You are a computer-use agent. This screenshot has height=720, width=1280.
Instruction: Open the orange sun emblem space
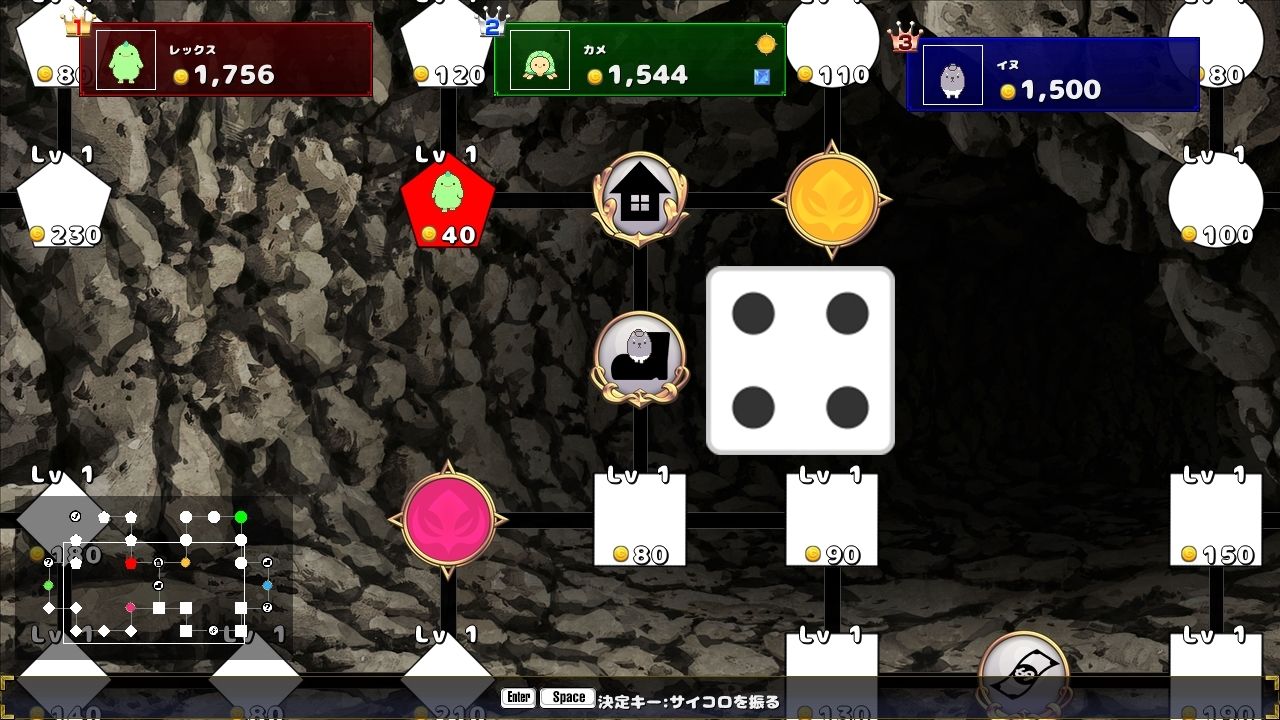tap(833, 196)
